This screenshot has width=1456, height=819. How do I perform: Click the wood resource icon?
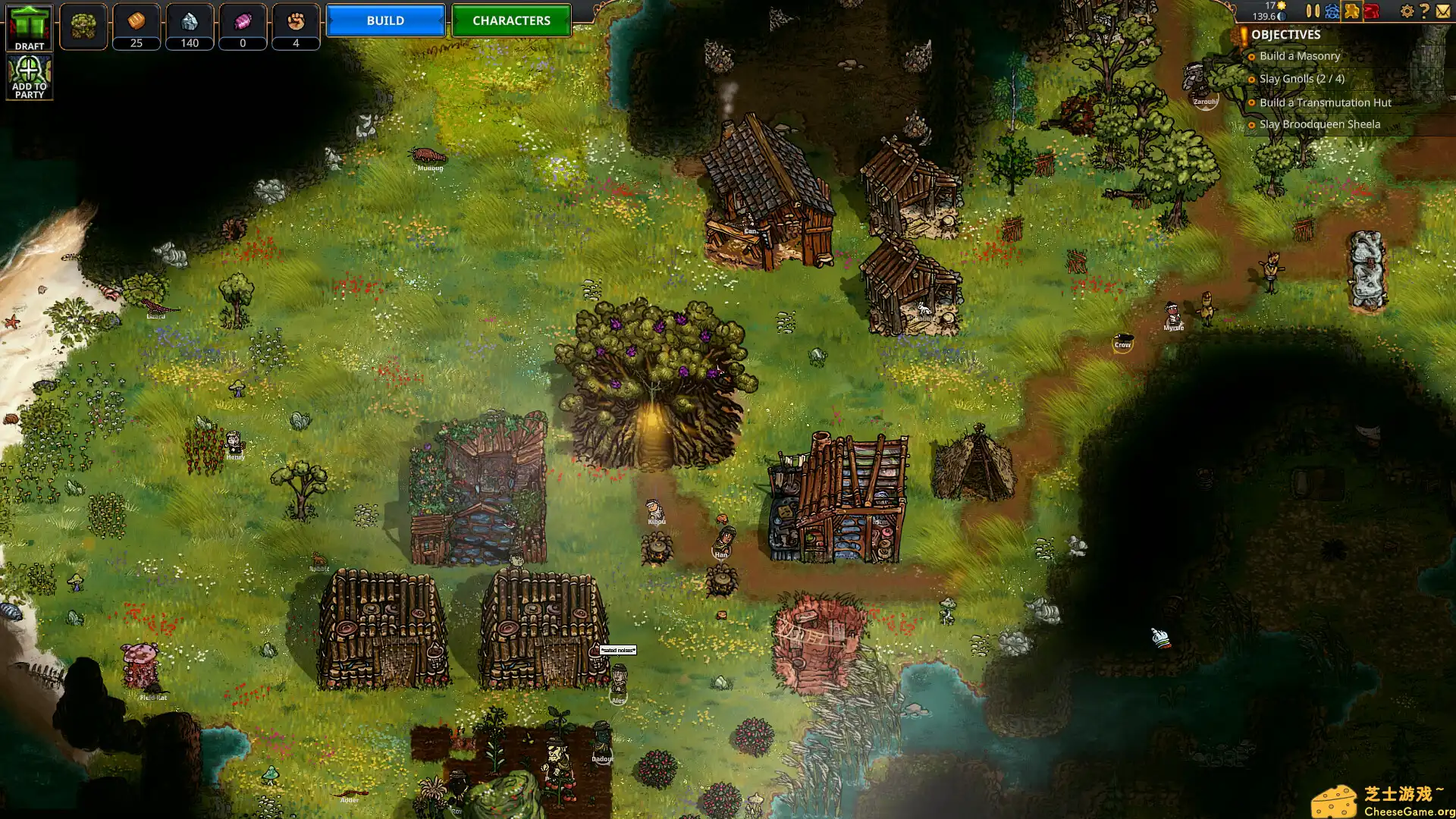136,22
